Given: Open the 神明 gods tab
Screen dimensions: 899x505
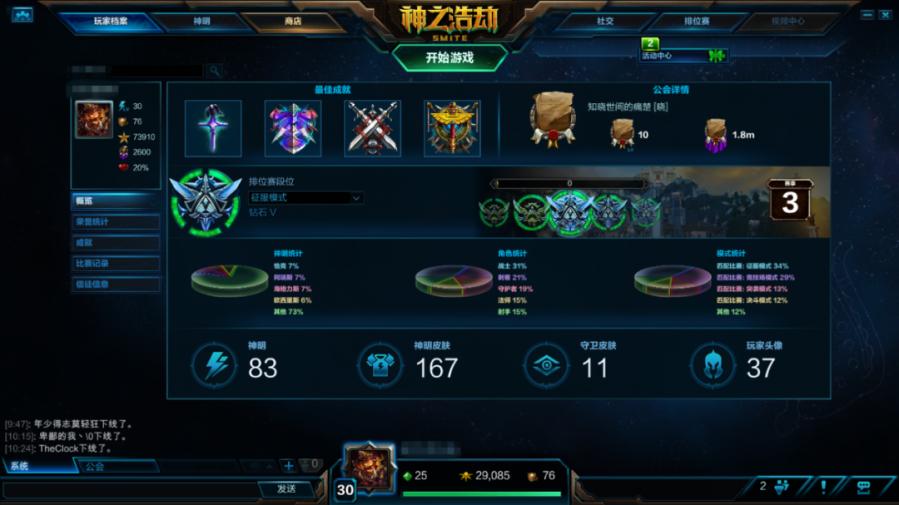Looking at the screenshot, I should click(x=201, y=21).
